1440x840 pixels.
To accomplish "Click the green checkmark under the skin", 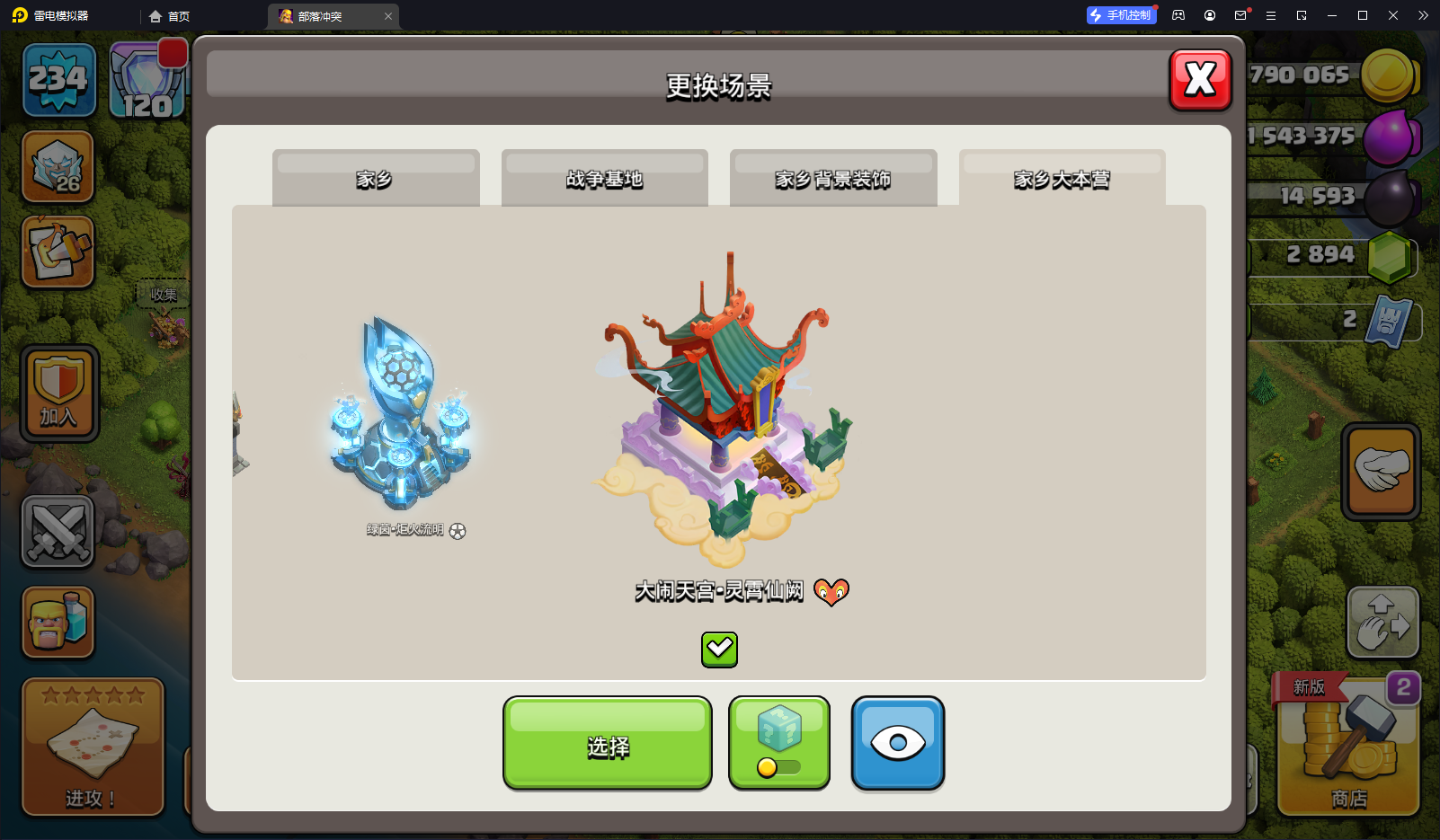I will pos(719,649).
